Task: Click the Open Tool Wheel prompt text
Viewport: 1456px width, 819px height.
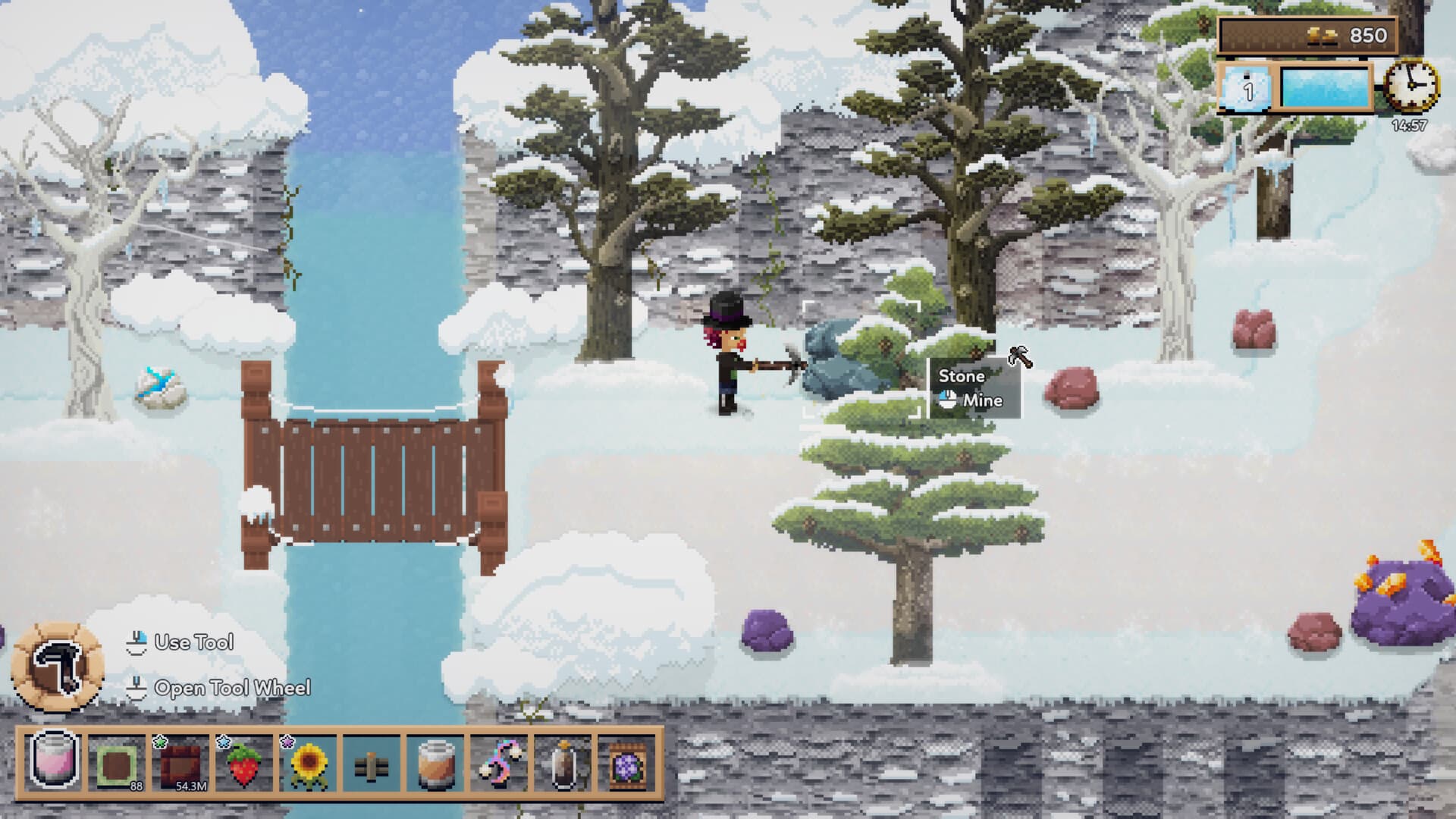Action: (x=233, y=689)
